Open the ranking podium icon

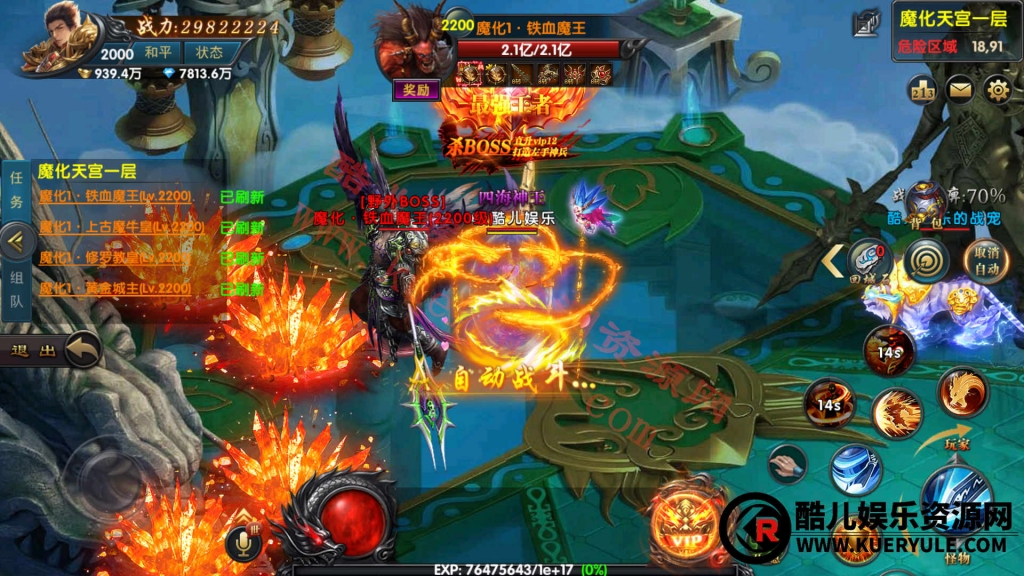point(922,91)
